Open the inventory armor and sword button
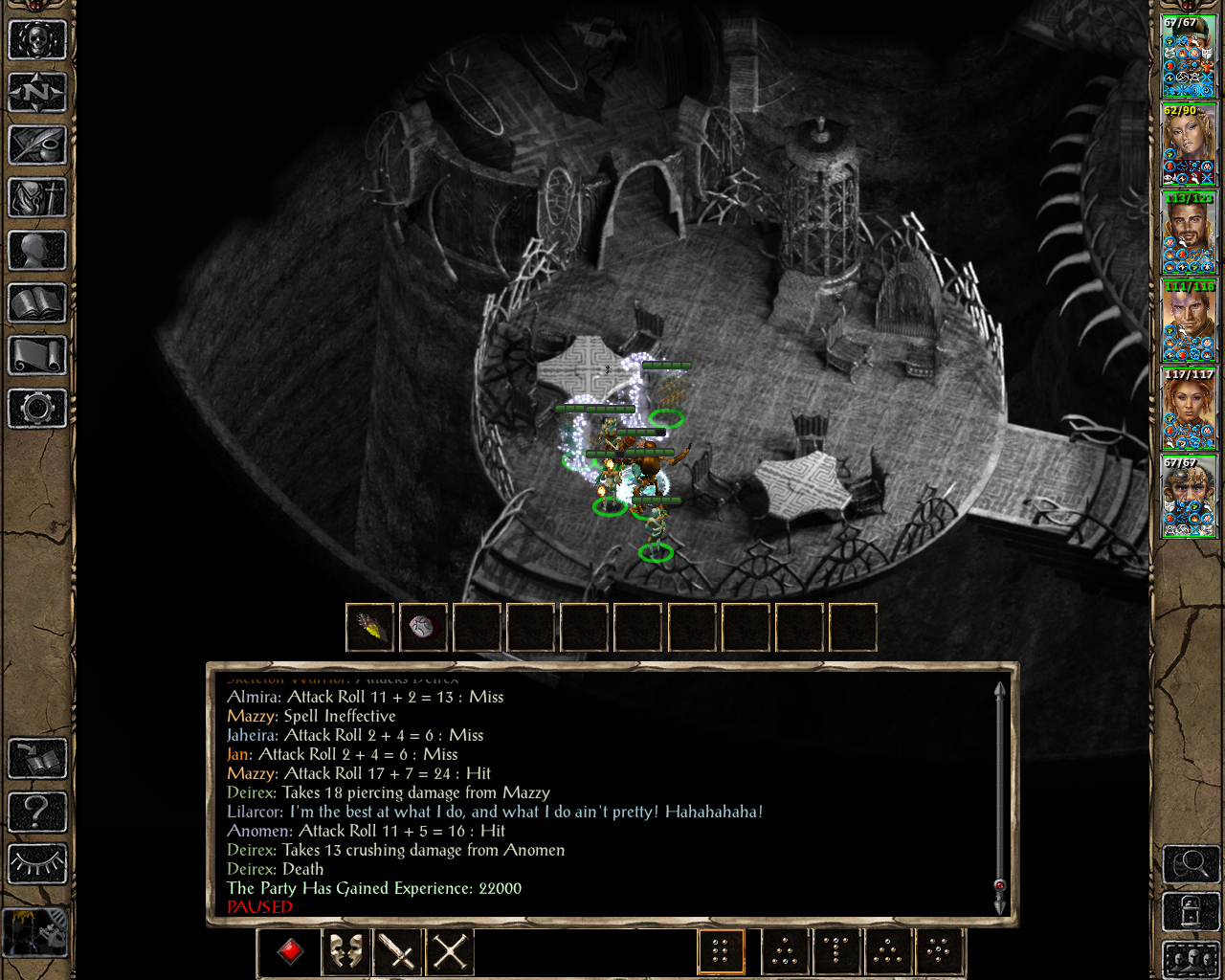1225x980 pixels. point(36,198)
